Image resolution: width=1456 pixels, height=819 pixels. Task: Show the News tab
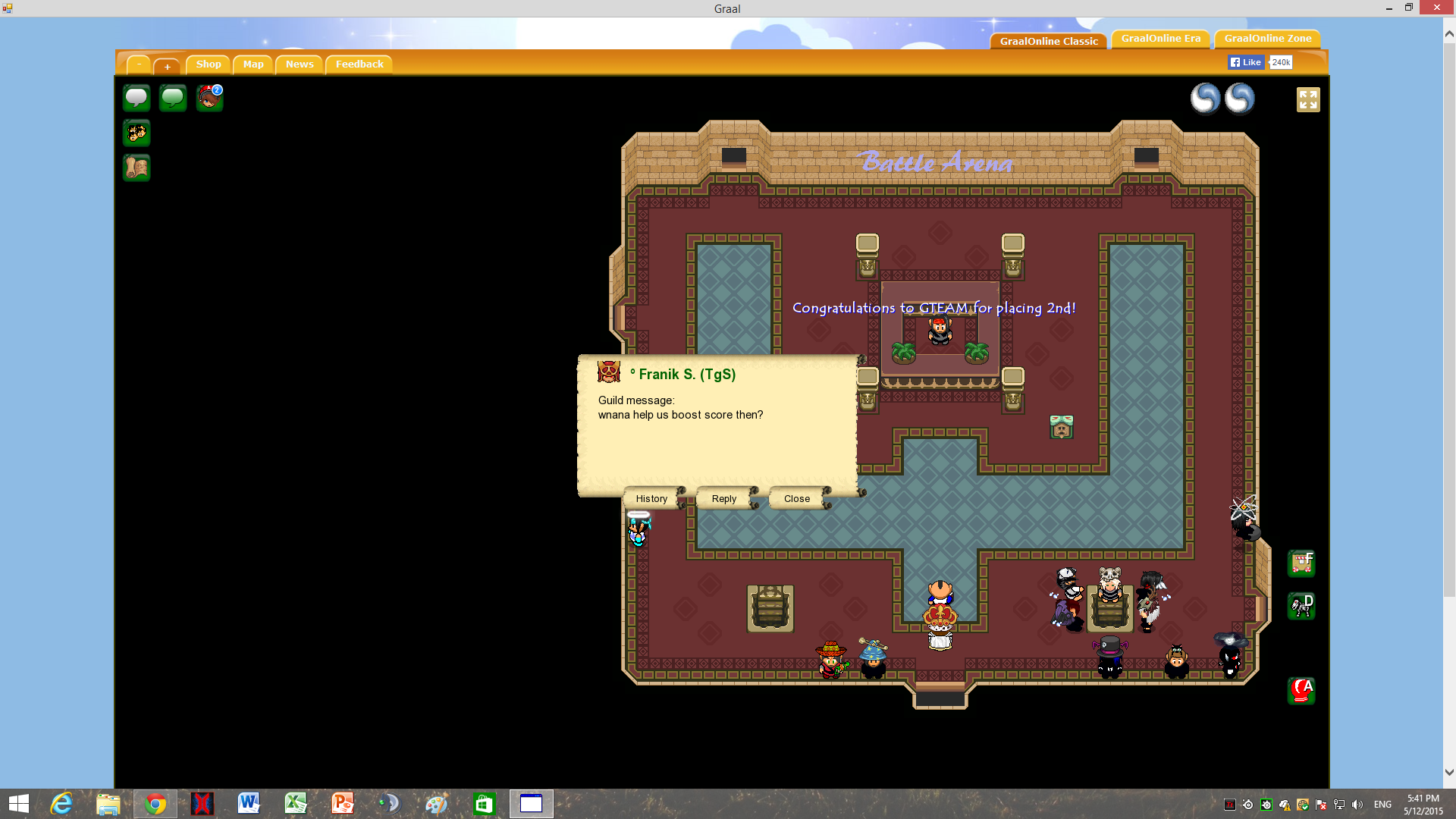click(x=300, y=64)
